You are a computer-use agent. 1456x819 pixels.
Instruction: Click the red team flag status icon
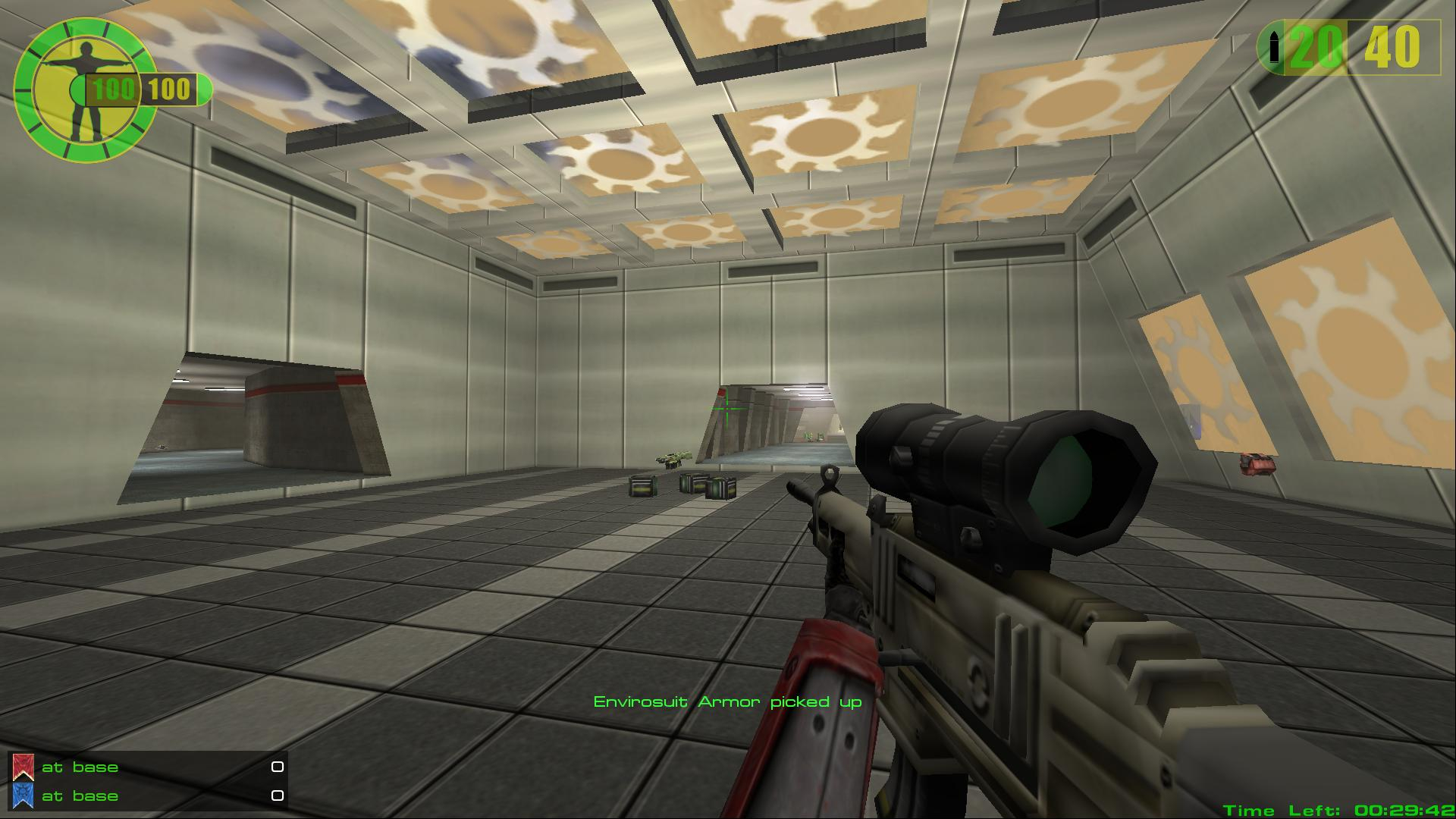click(23, 767)
